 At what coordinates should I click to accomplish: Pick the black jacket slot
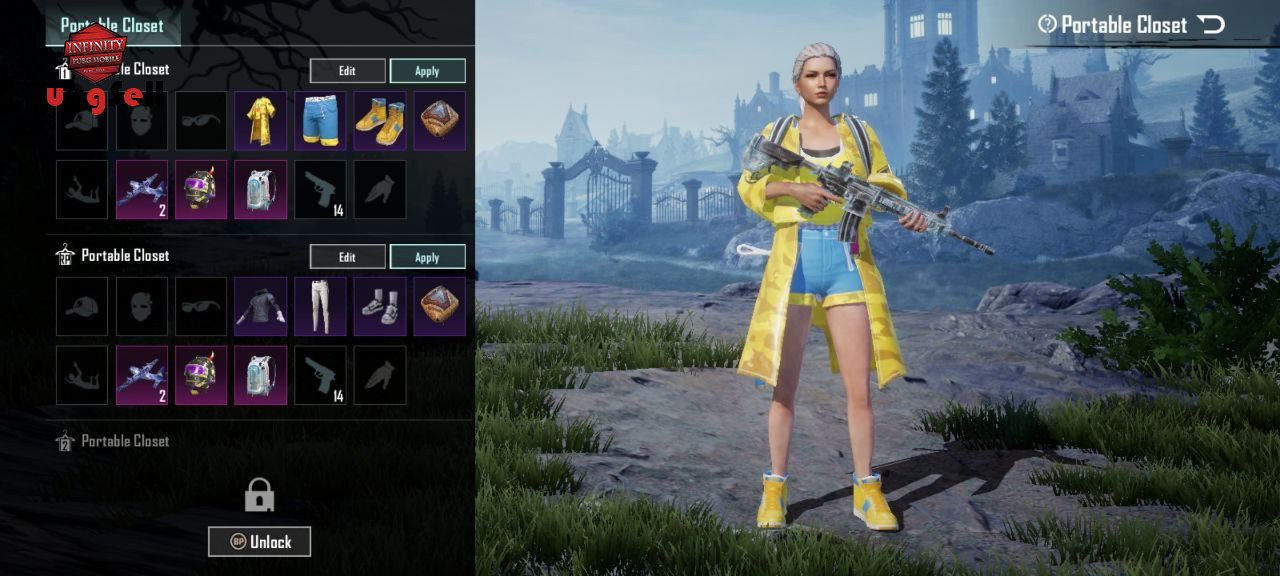tap(261, 306)
